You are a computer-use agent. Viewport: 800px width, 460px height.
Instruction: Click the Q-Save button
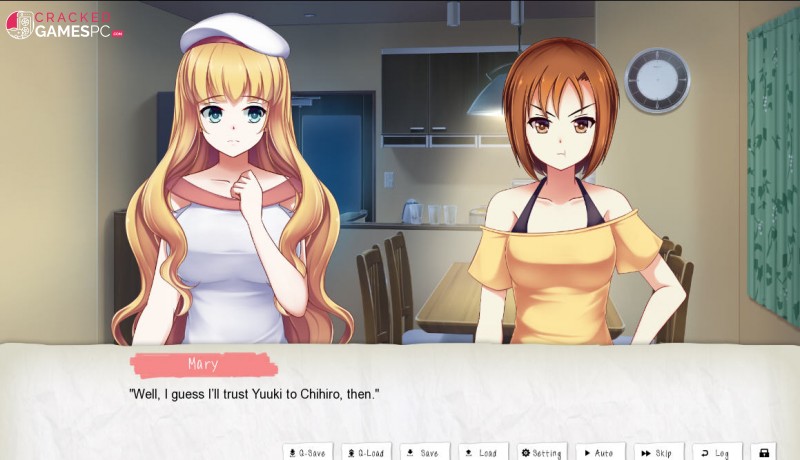[307, 452]
